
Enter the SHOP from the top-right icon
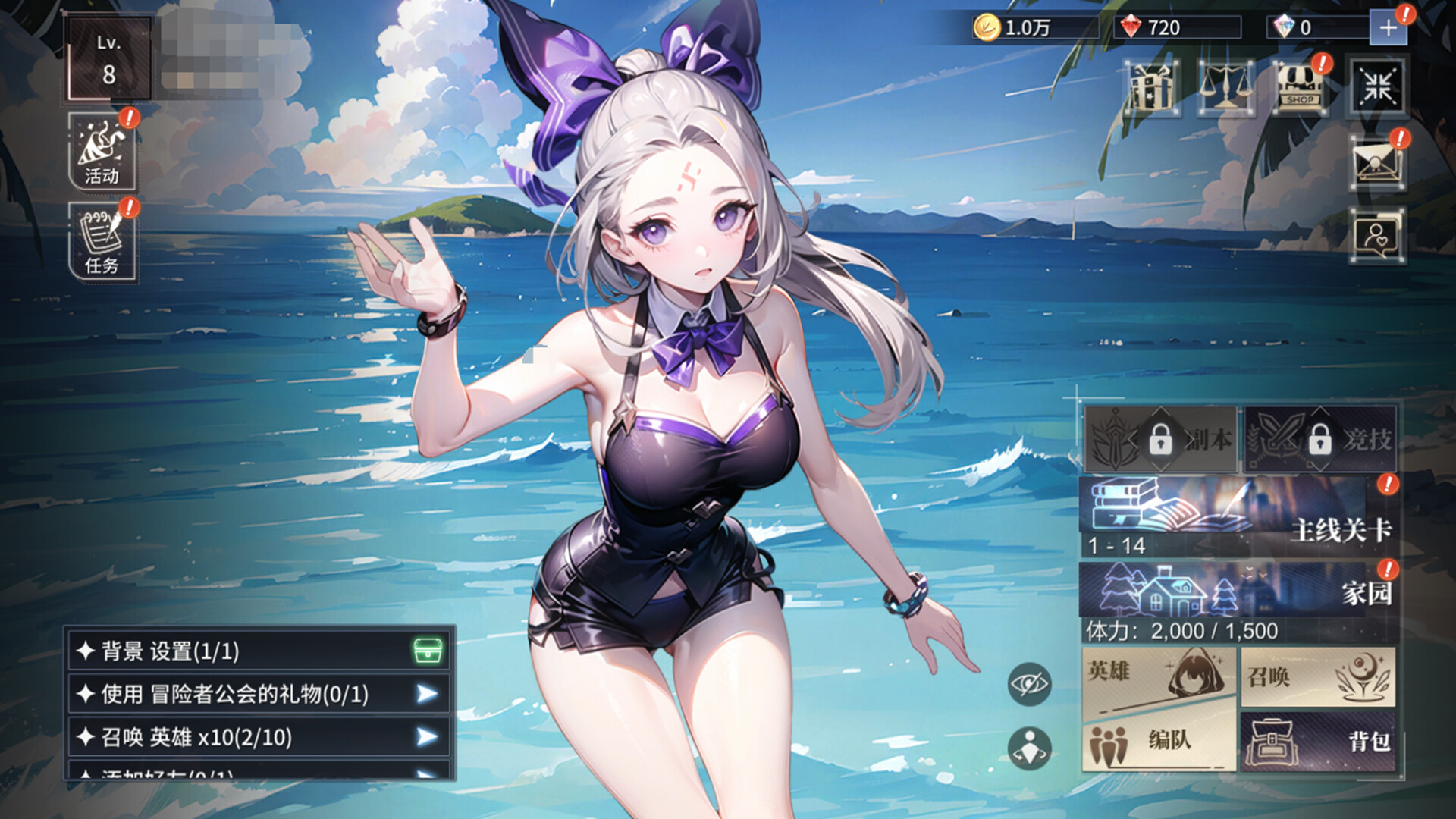click(x=1303, y=90)
